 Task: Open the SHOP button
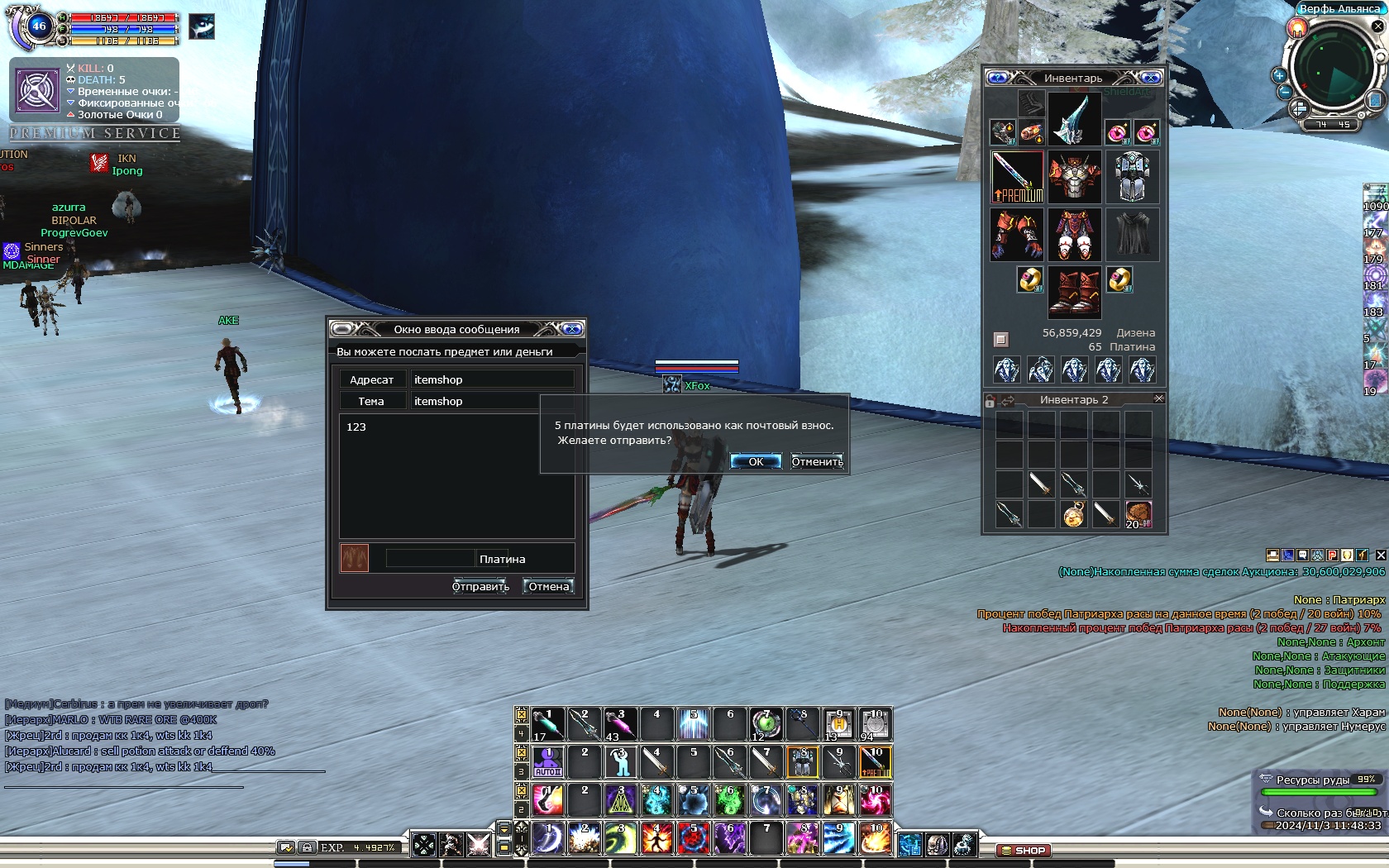[1024, 850]
